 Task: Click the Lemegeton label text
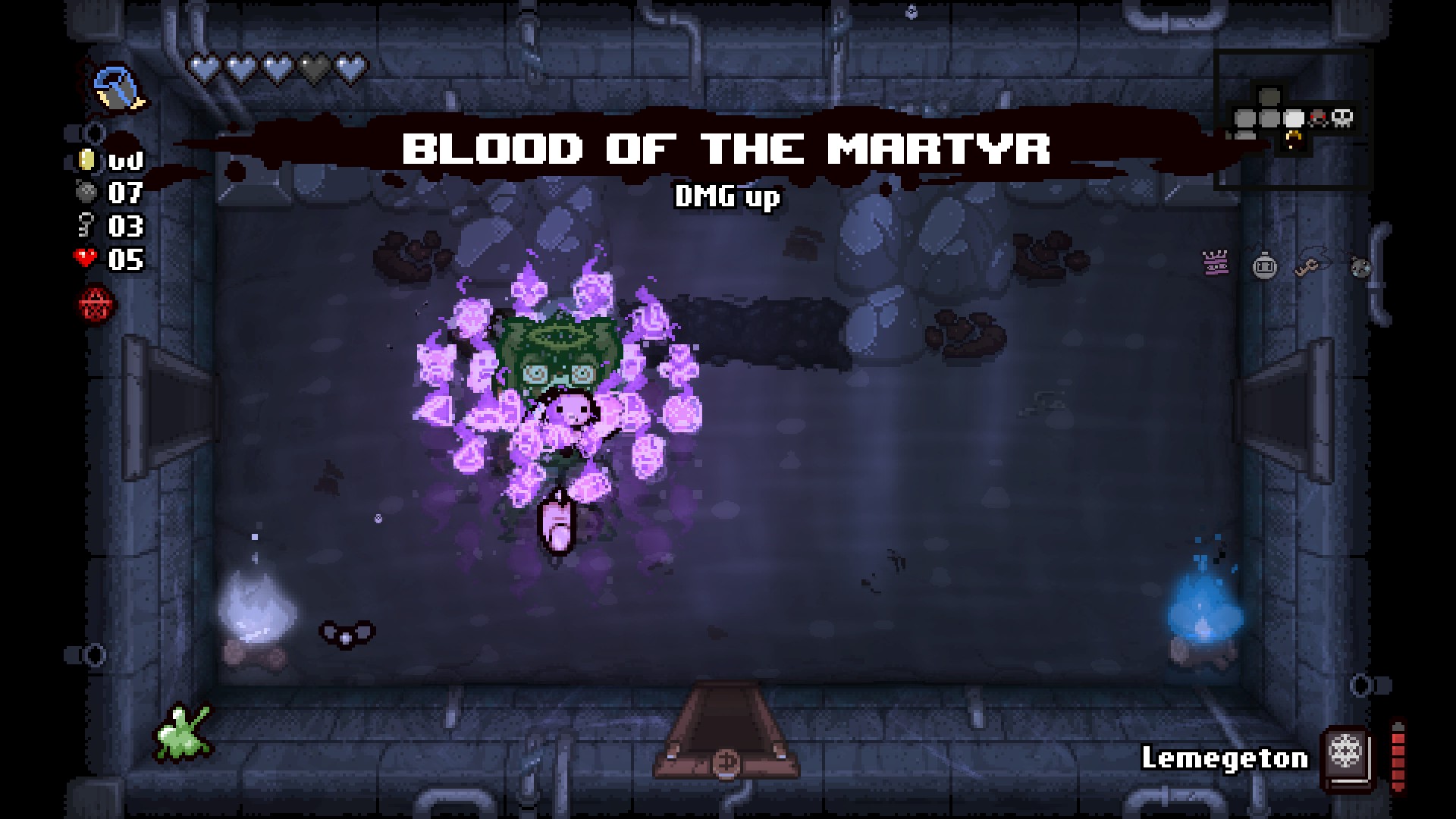pos(1225,758)
